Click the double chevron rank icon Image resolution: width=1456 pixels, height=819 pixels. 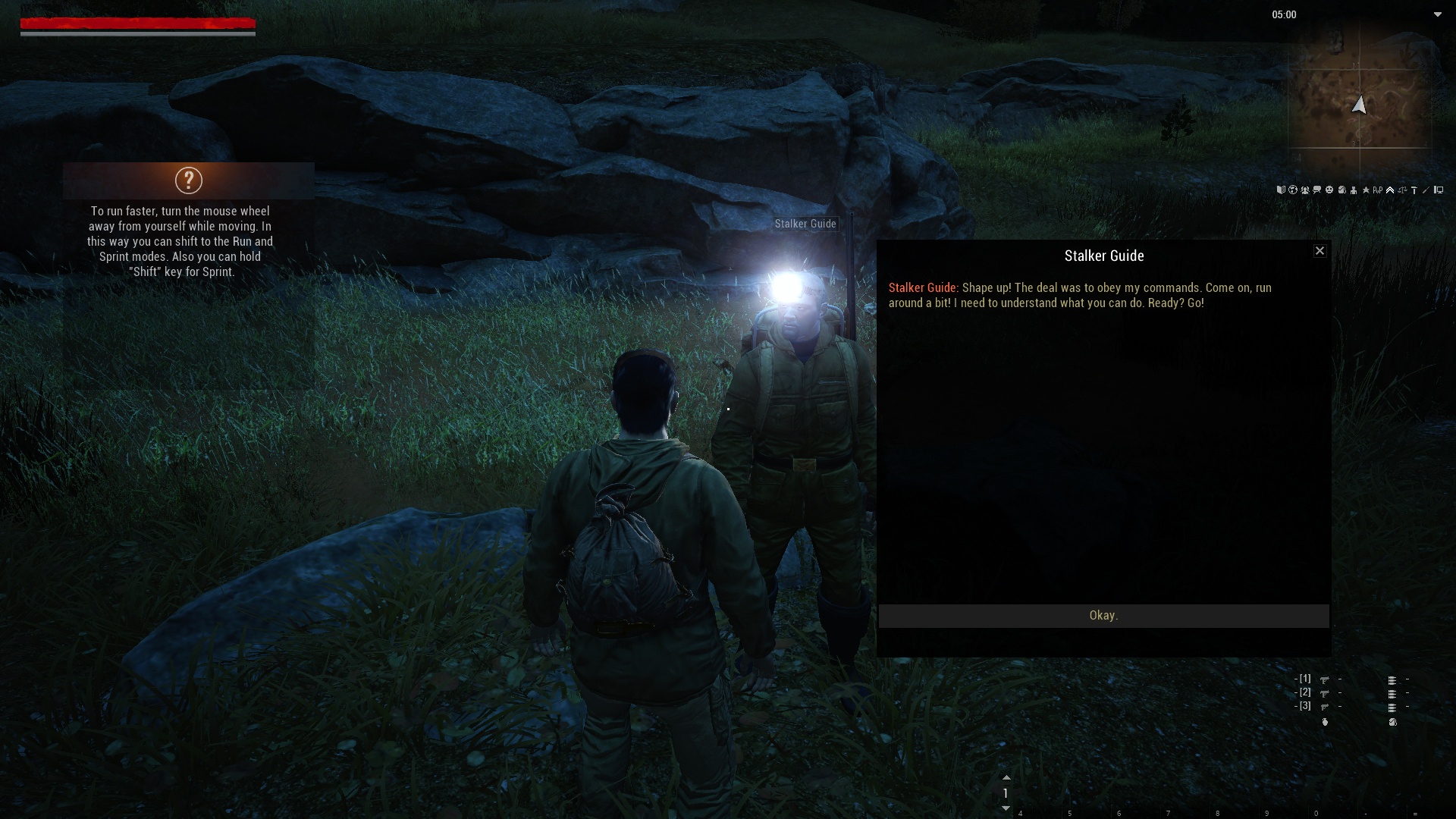(1390, 190)
